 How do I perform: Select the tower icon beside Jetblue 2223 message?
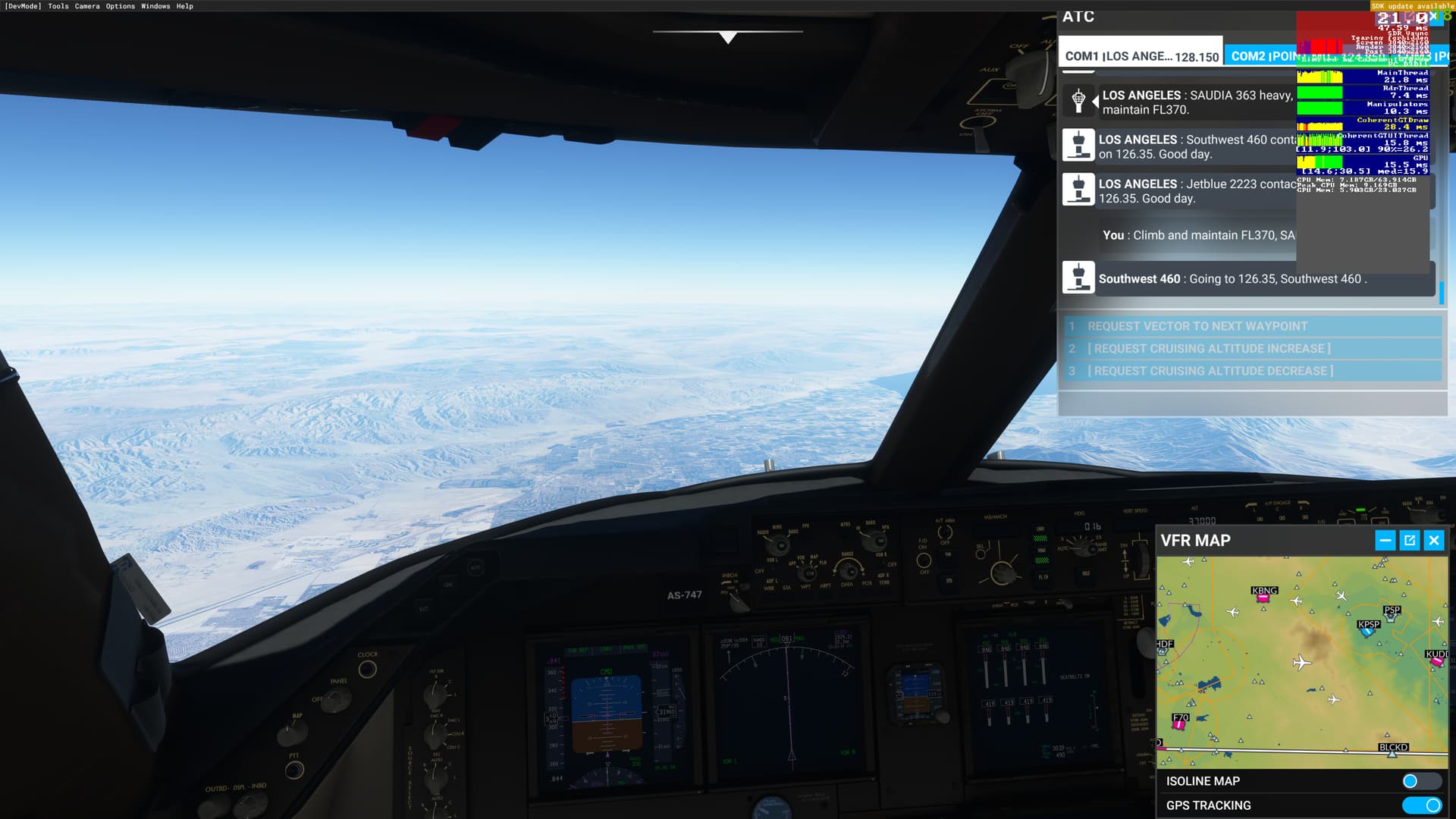coord(1078,189)
